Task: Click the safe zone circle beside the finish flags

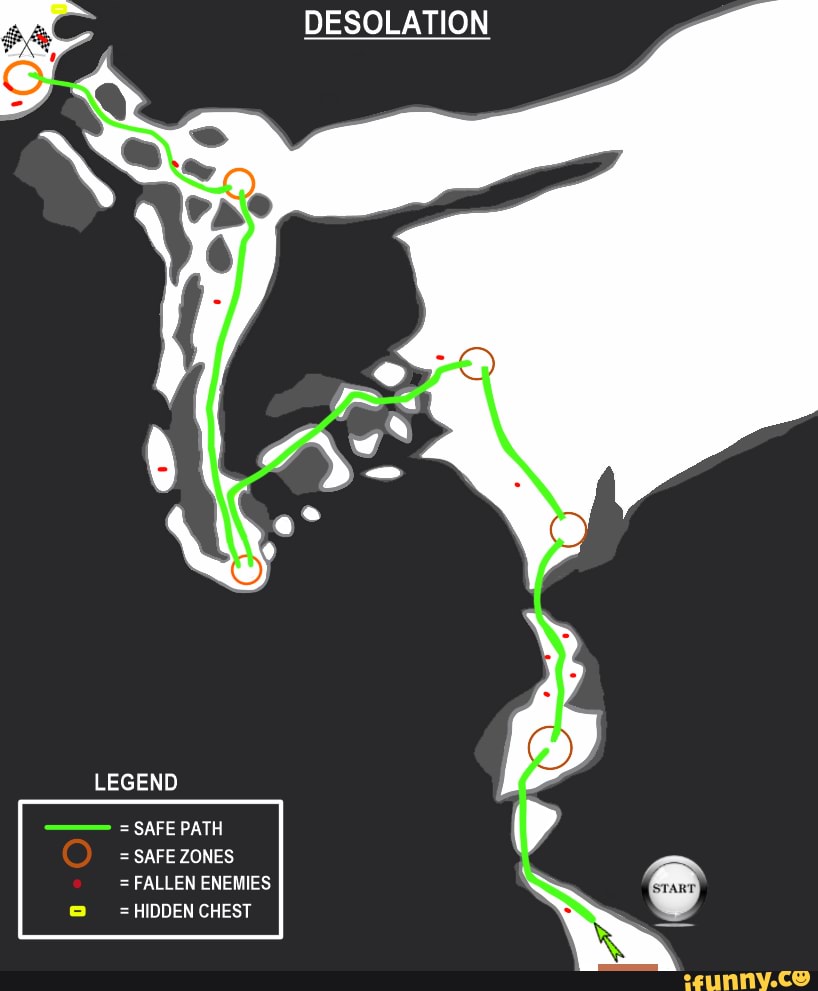Action: (x=23, y=77)
